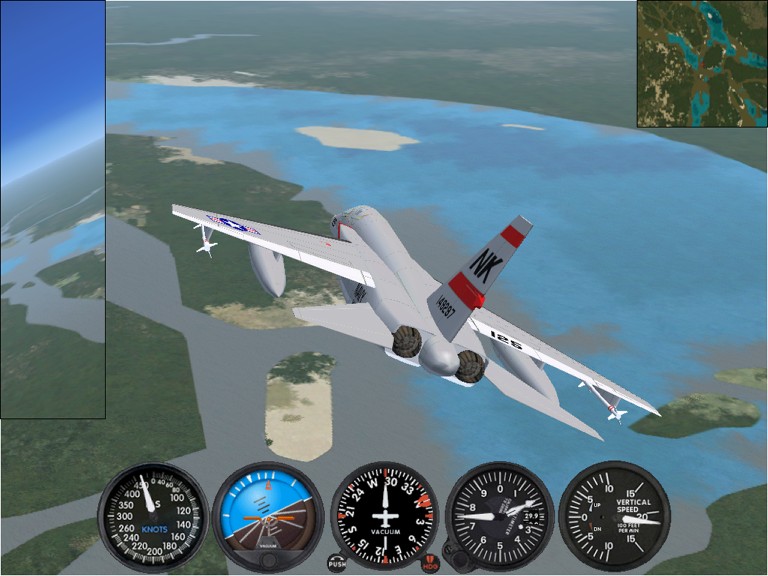
Task: Click the blue artificial horizon gauge
Action: click(268, 512)
